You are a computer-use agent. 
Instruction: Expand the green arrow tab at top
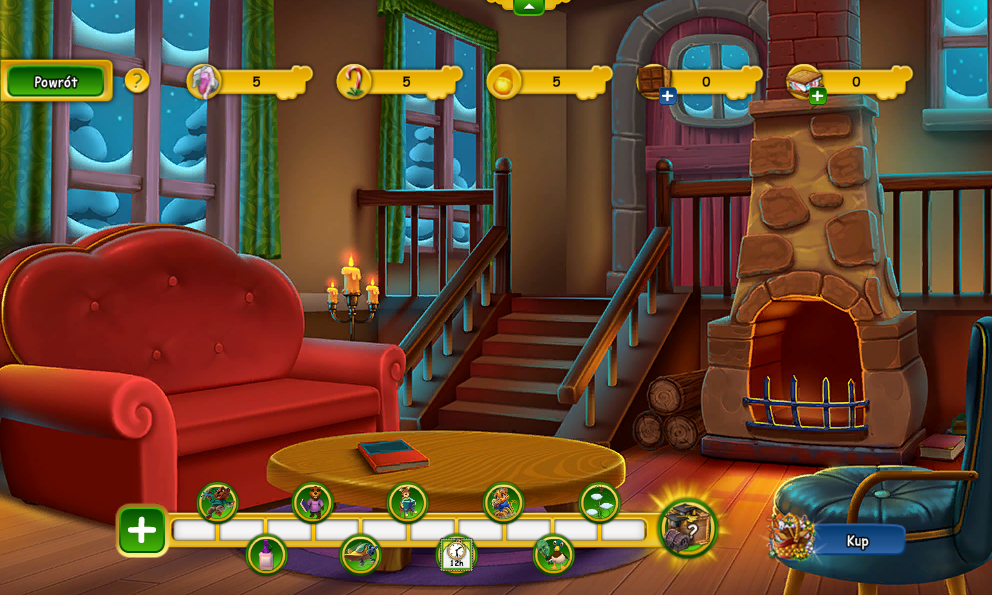tap(528, 6)
